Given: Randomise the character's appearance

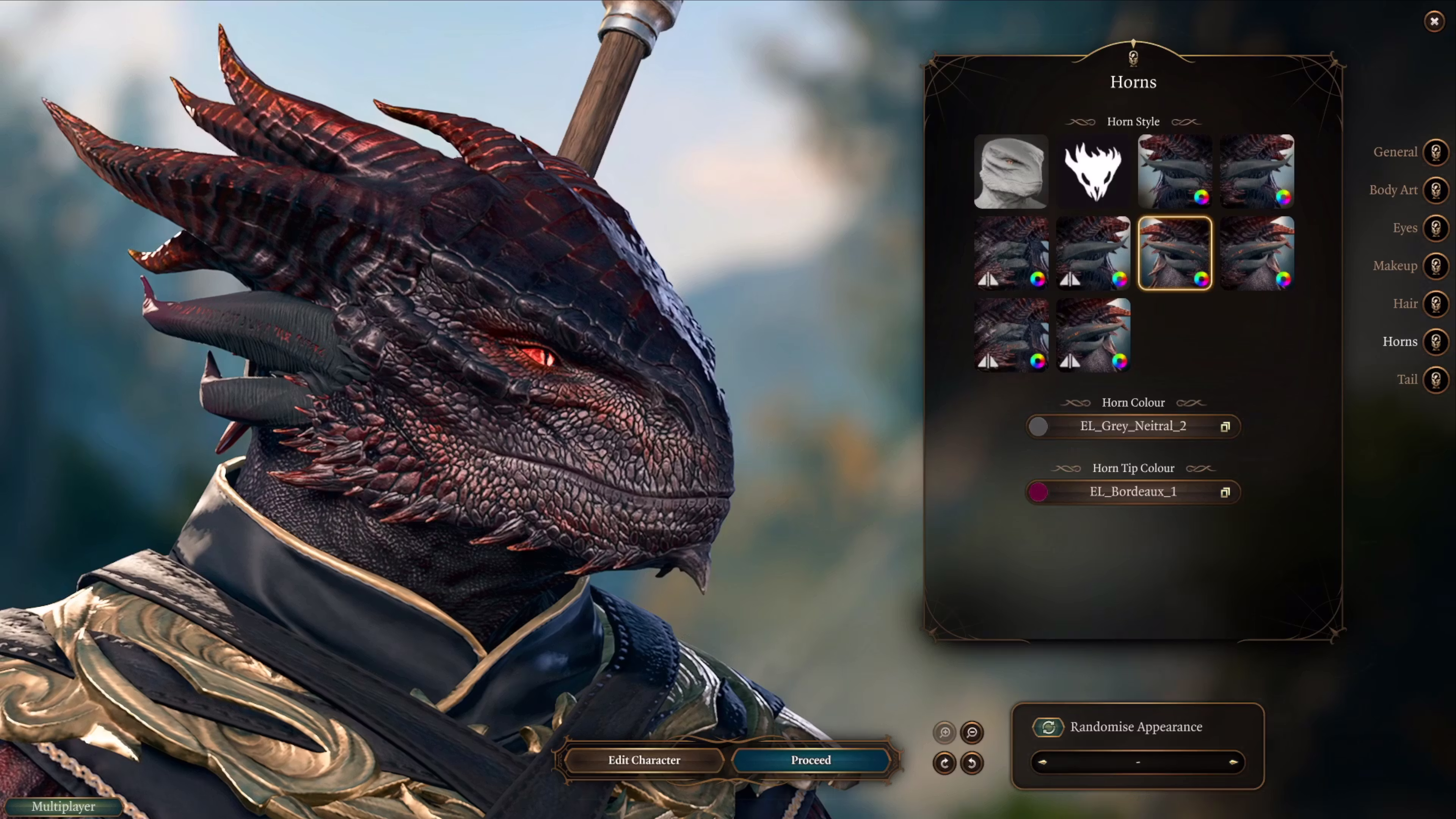Looking at the screenshot, I should pos(1048,727).
